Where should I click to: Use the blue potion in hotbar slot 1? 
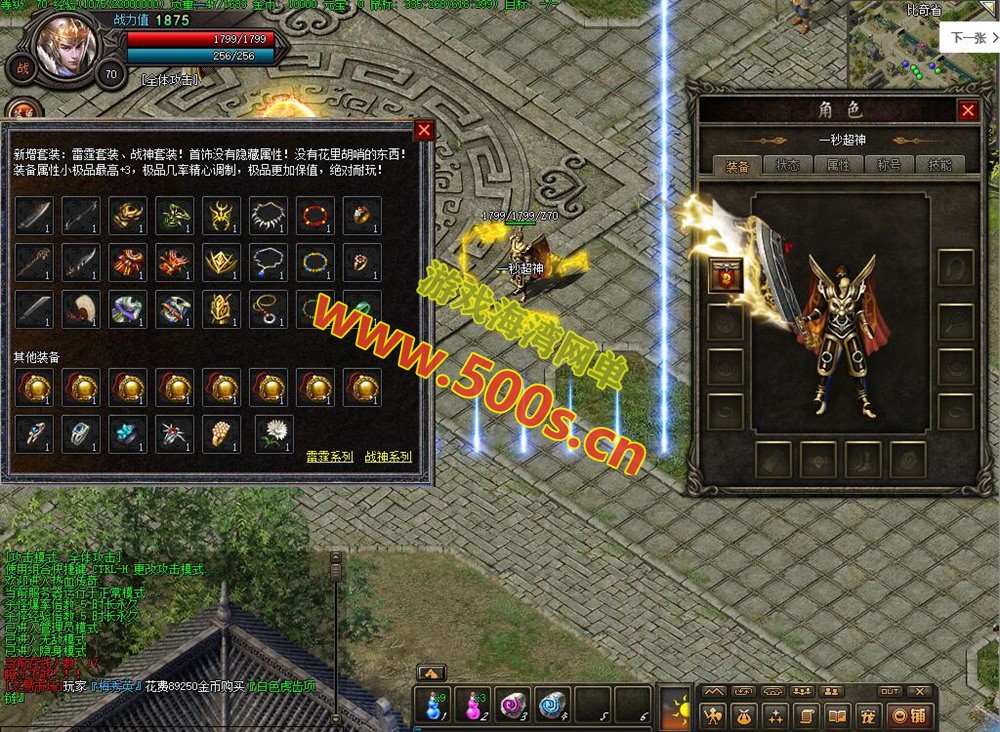pyautogui.click(x=433, y=704)
